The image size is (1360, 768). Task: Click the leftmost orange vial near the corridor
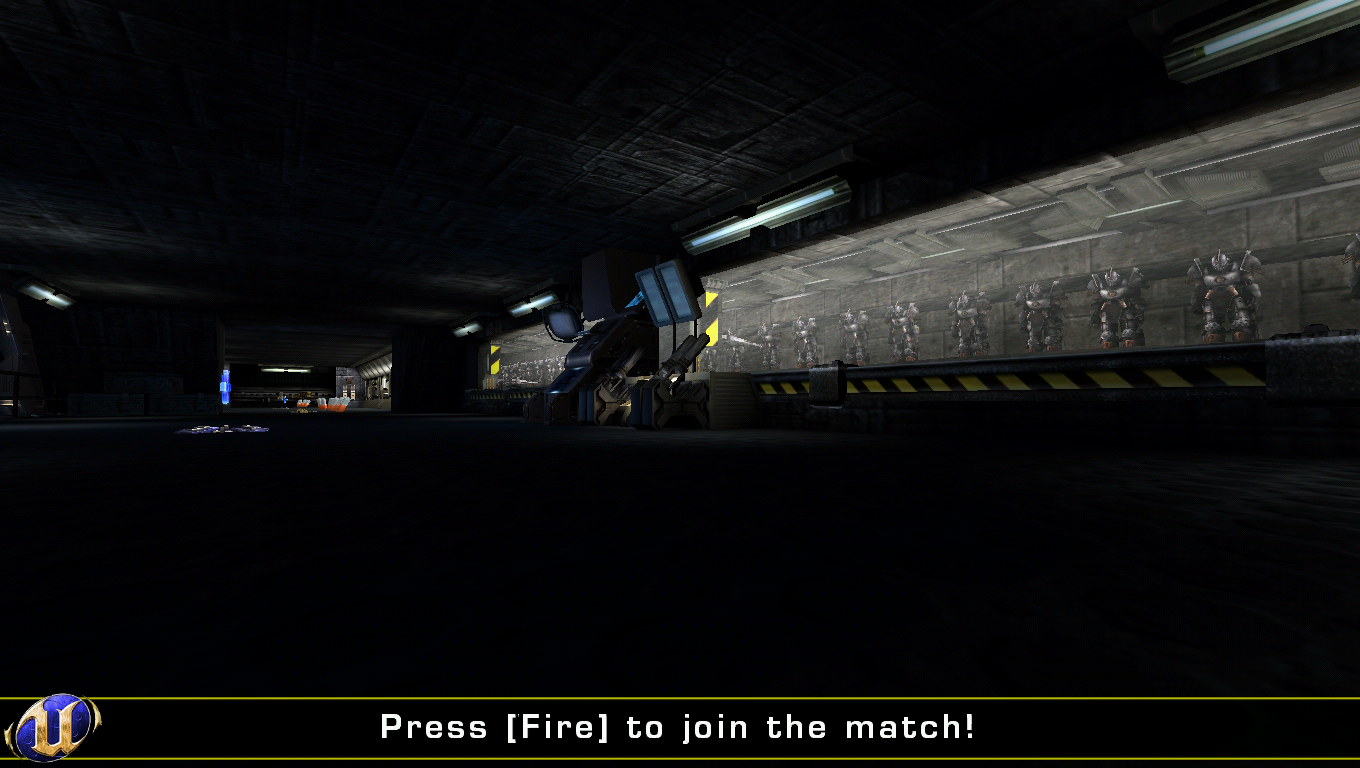(x=302, y=404)
